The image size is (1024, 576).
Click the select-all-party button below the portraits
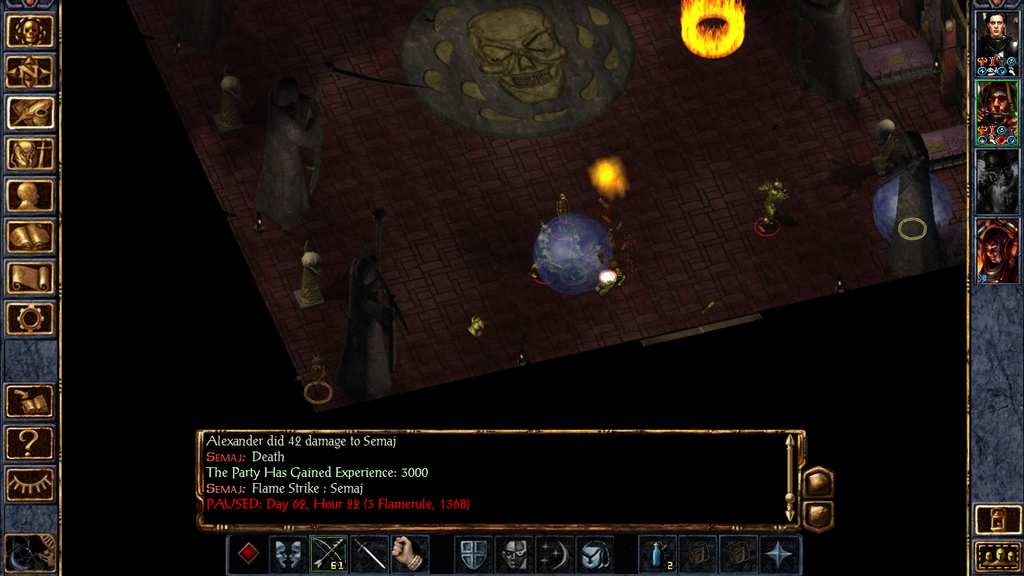click(x=997, y=556)
